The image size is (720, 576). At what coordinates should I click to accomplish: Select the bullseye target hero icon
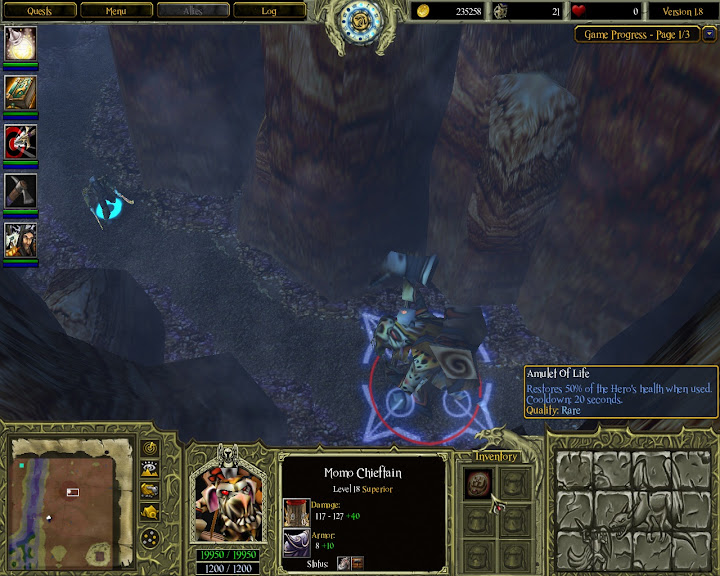pos(21,142)
